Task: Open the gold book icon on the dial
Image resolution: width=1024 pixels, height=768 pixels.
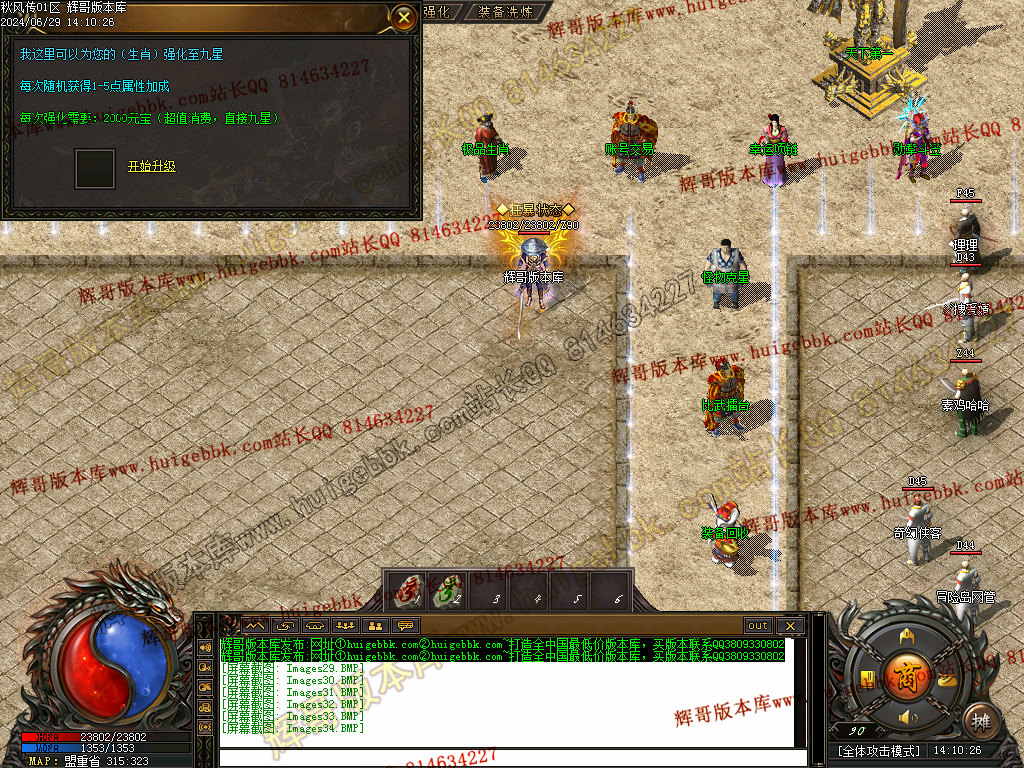Action: pyautogui.click(x=868, y=679)
